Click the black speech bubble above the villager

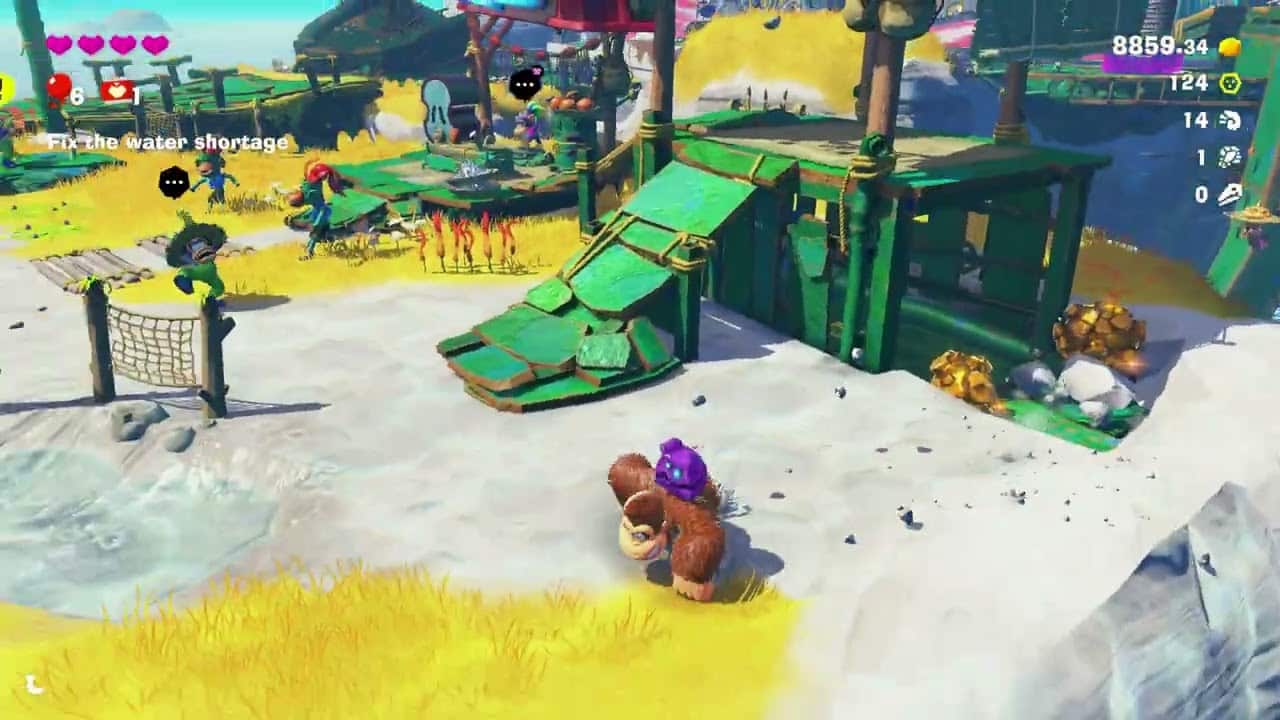coord(173,182)
